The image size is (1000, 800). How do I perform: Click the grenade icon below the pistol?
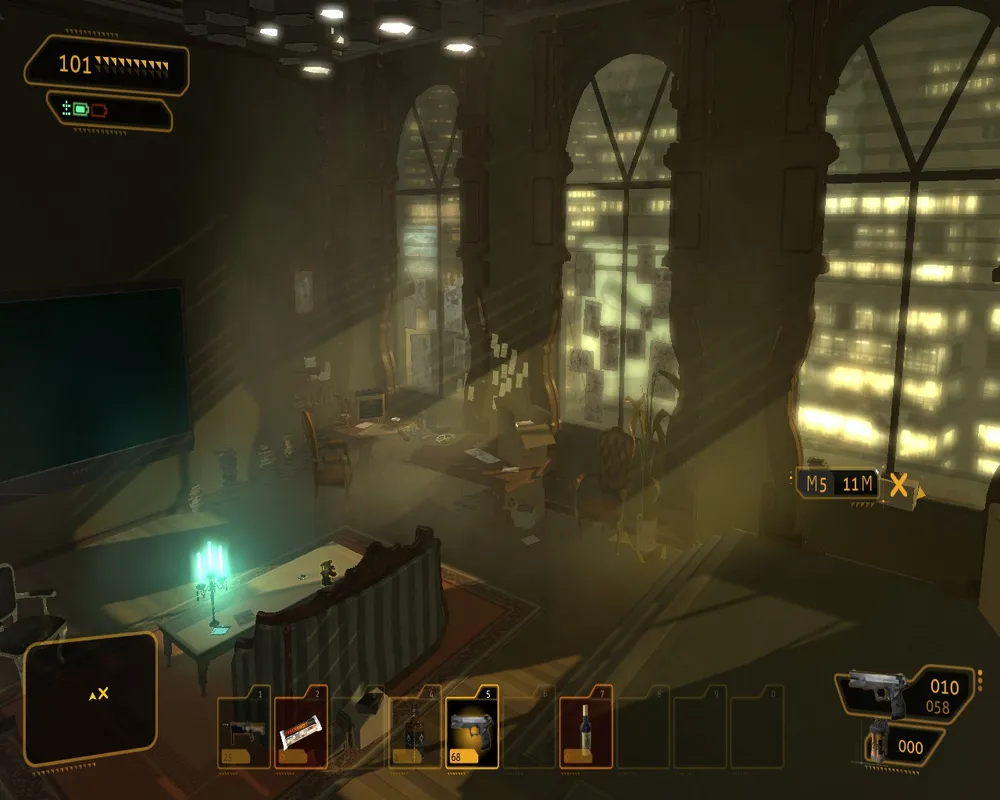(x=881, y=742)
